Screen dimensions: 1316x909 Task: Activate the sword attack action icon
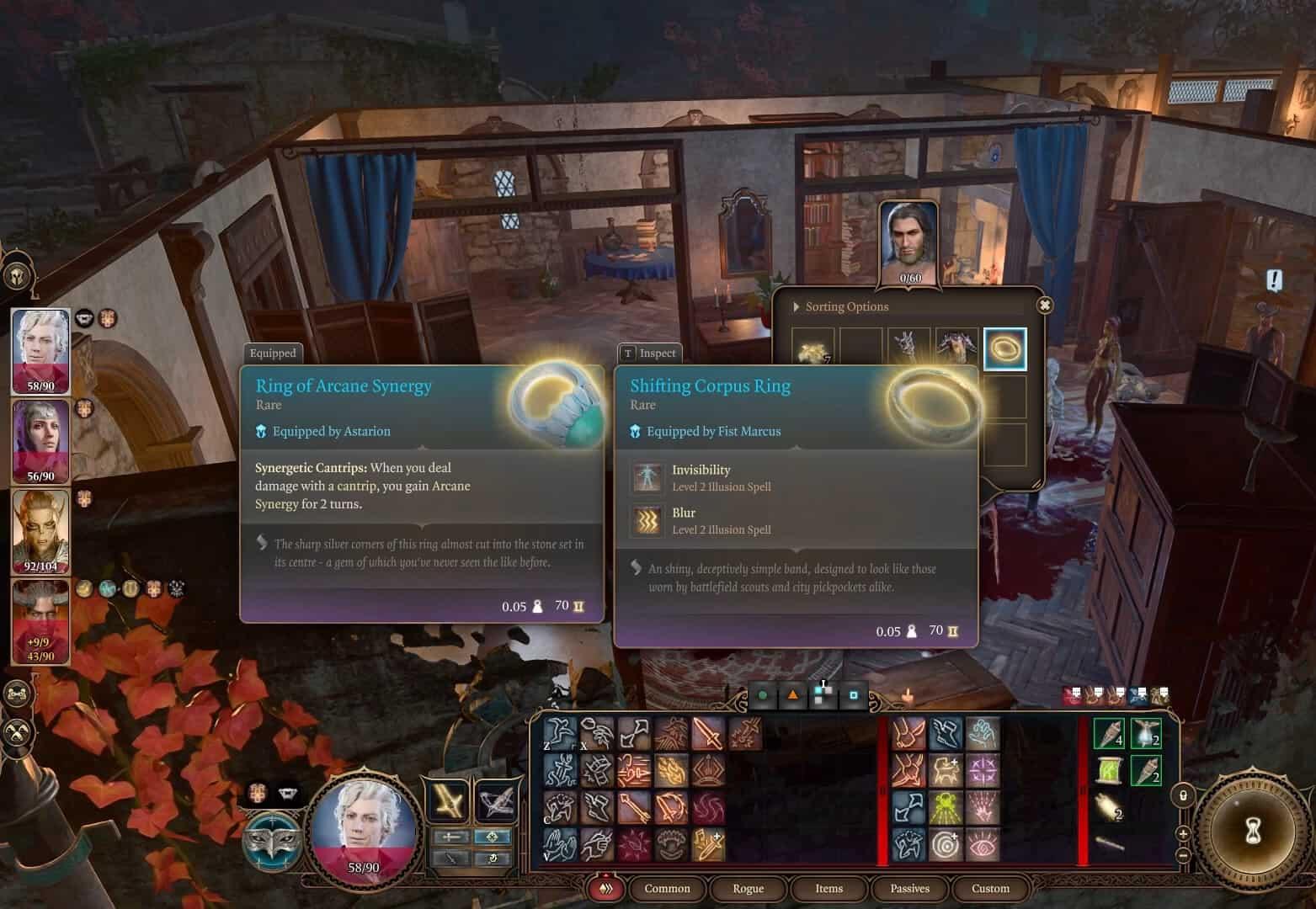708,734
